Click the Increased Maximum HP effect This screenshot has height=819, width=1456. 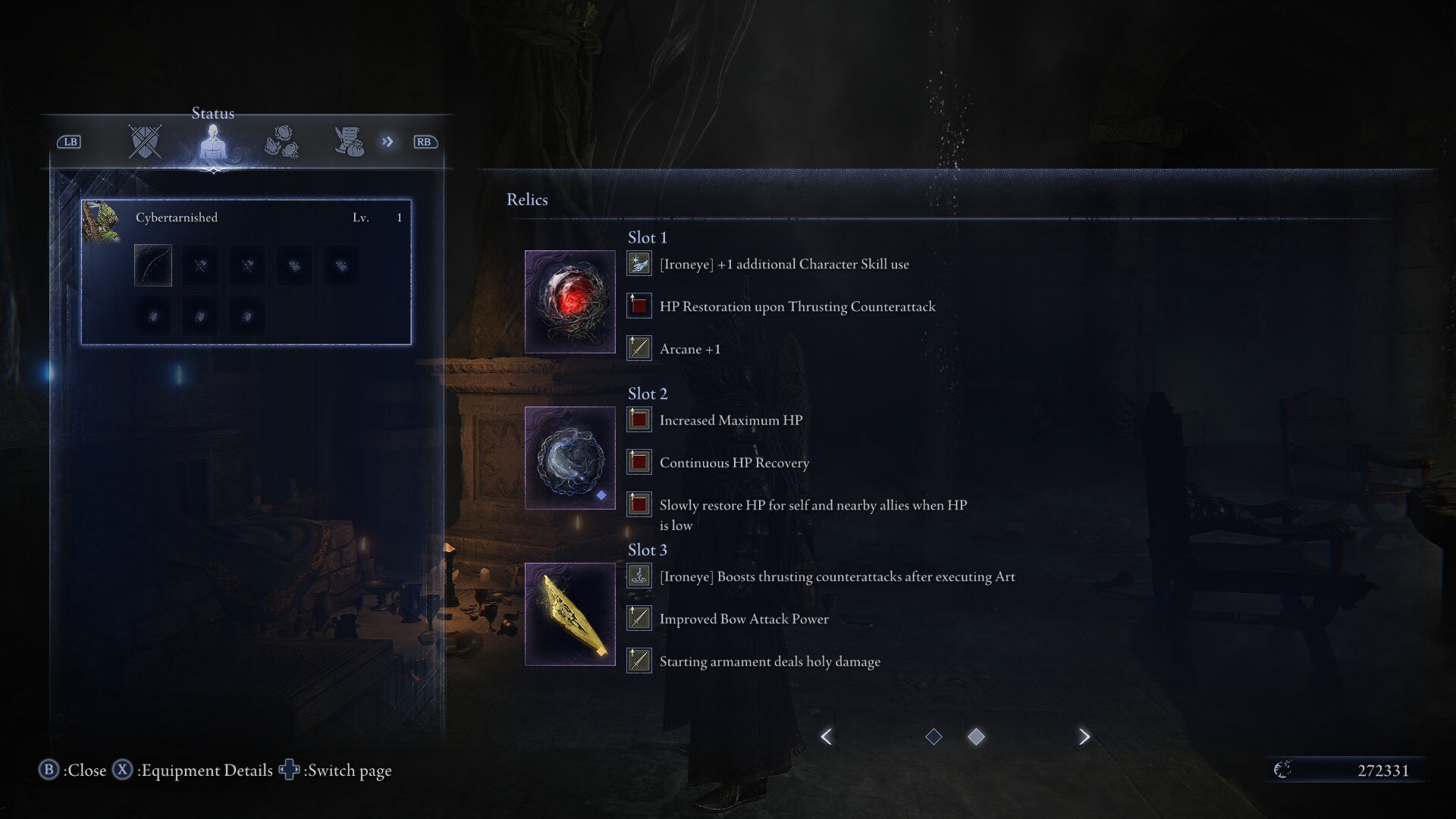(730, 420)
